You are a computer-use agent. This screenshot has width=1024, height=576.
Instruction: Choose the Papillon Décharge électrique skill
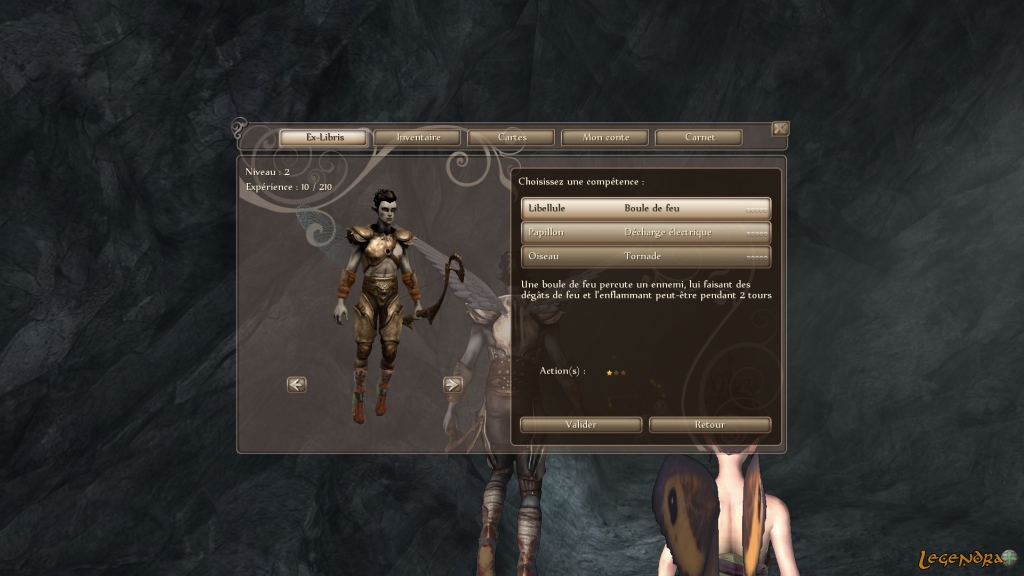point(646,232)
